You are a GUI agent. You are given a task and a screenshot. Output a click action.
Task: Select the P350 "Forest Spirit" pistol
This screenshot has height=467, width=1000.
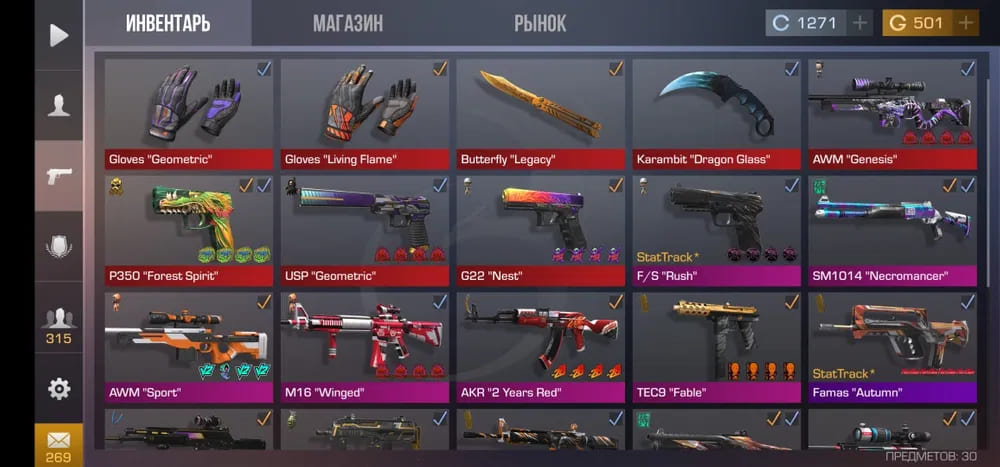point(189,229)
